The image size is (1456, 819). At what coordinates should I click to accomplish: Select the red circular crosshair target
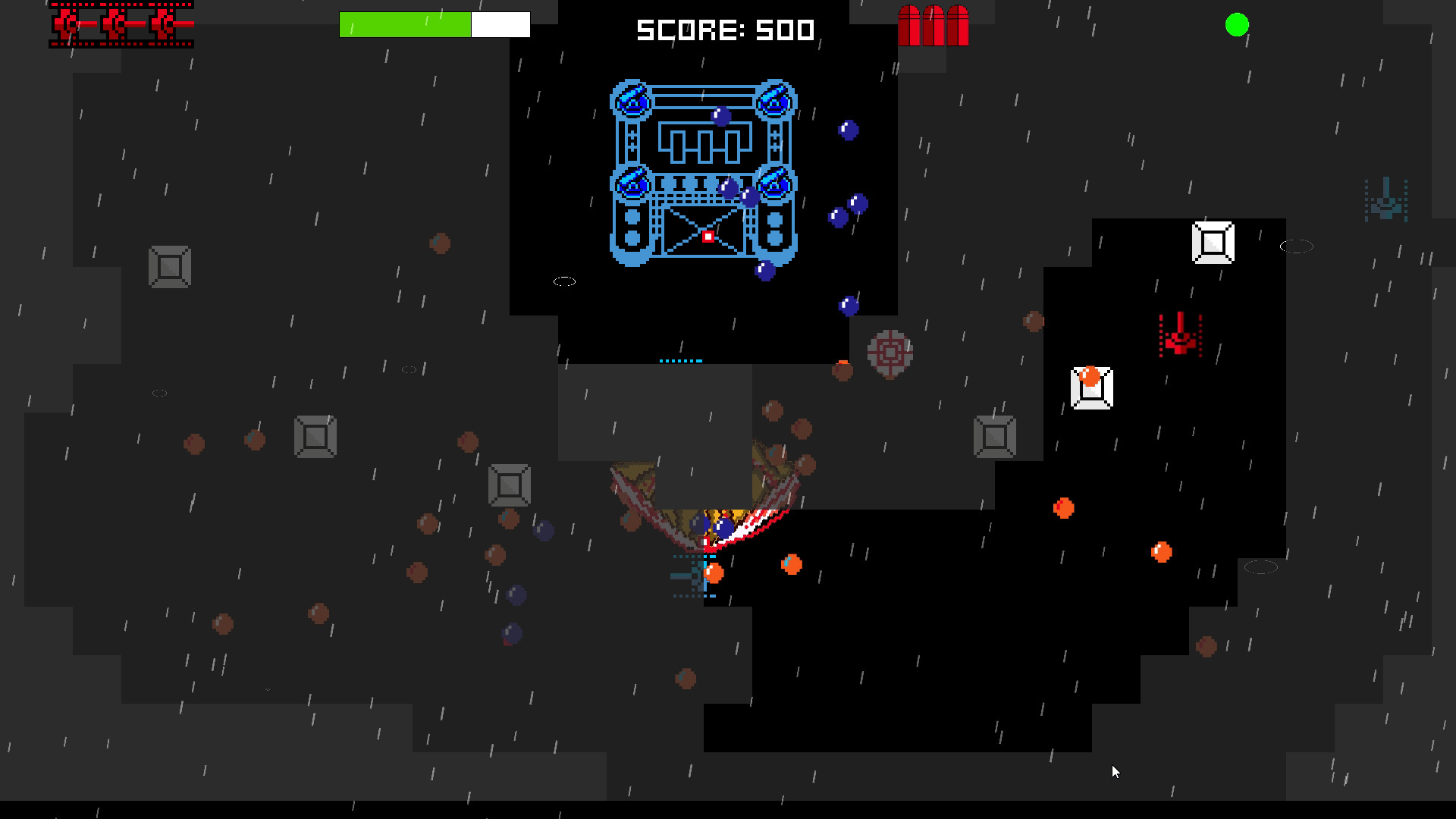[891, 353]
